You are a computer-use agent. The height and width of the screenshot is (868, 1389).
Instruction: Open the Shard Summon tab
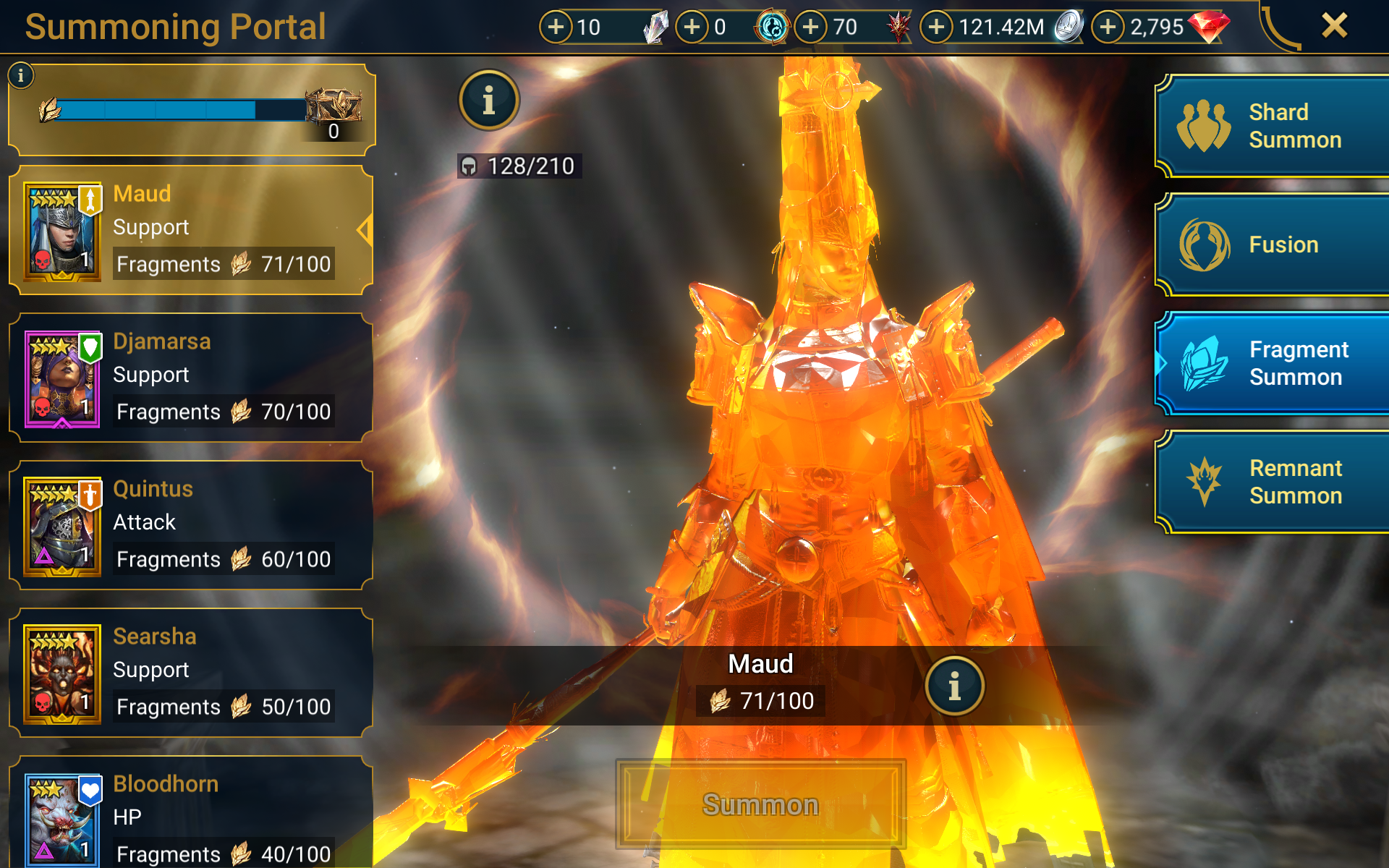coord(1272,127)
